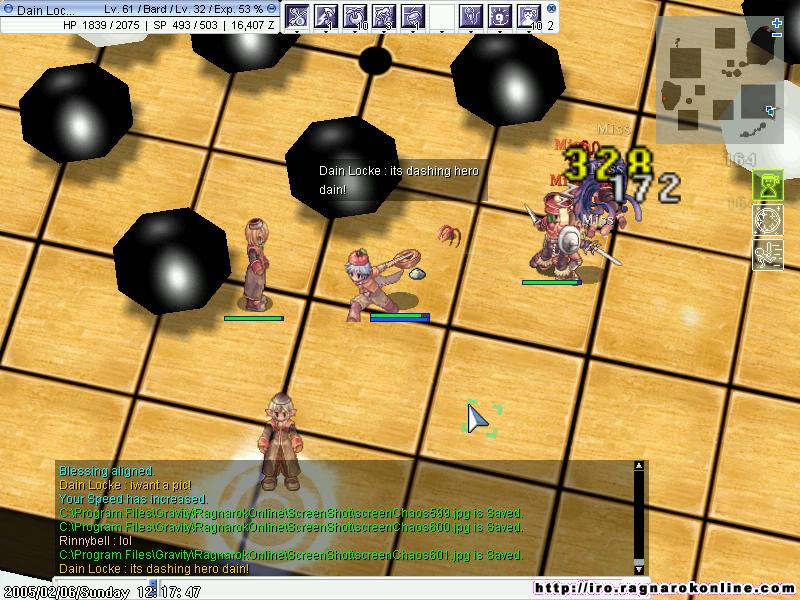Screen dimensions: 800x600
Task: Use the hotbar skill marked with level 3
Action: (383, 16)
